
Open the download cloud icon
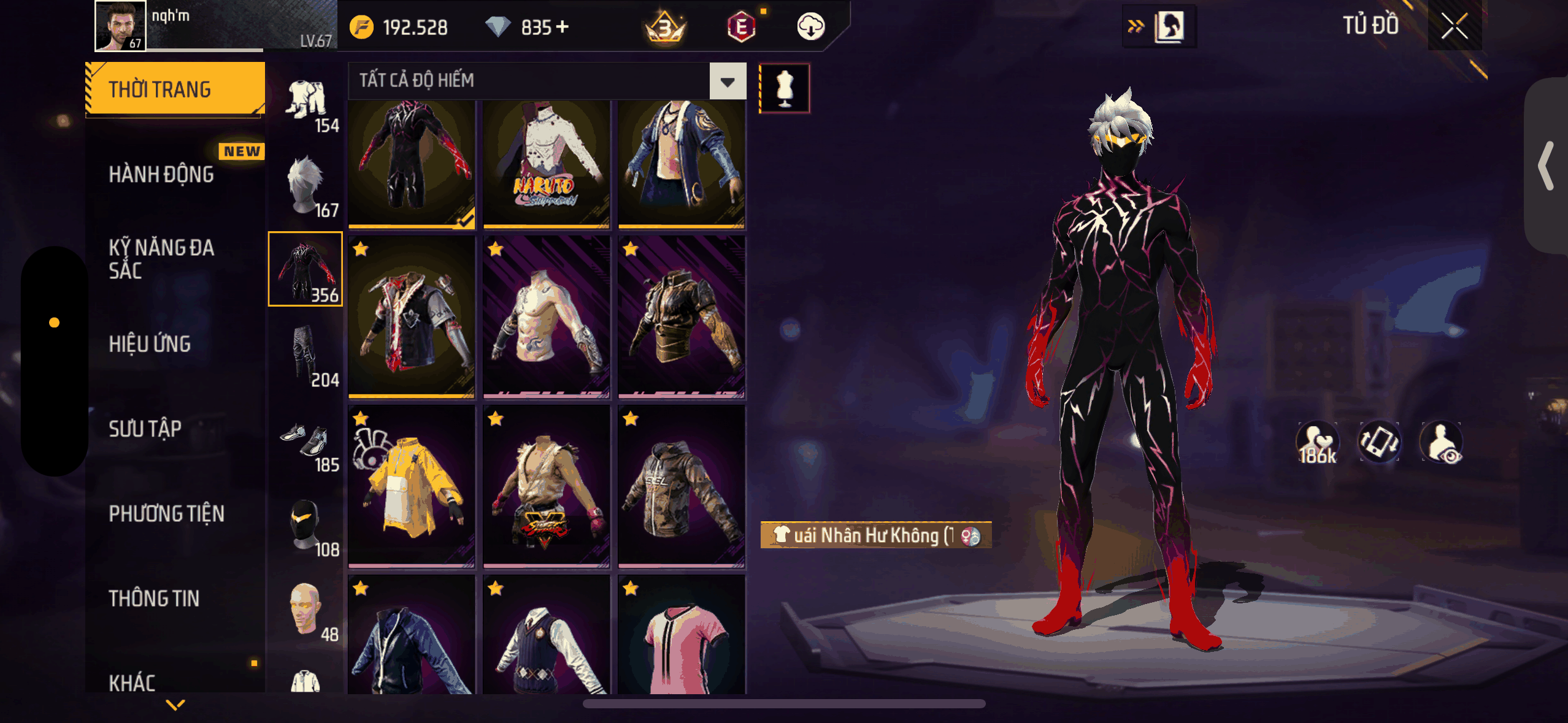click(810, 27)
